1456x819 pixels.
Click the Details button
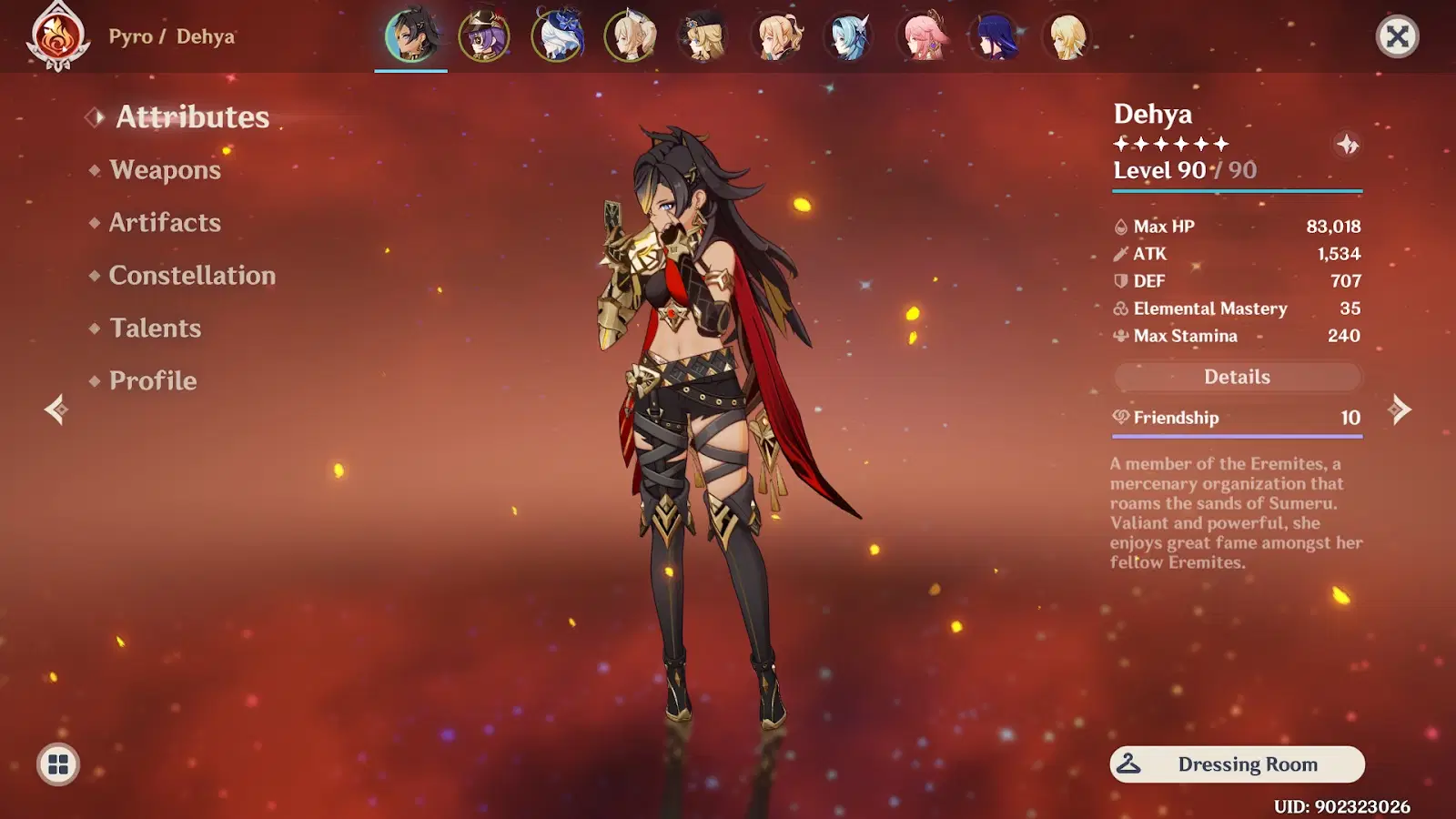pos(1237,376)
